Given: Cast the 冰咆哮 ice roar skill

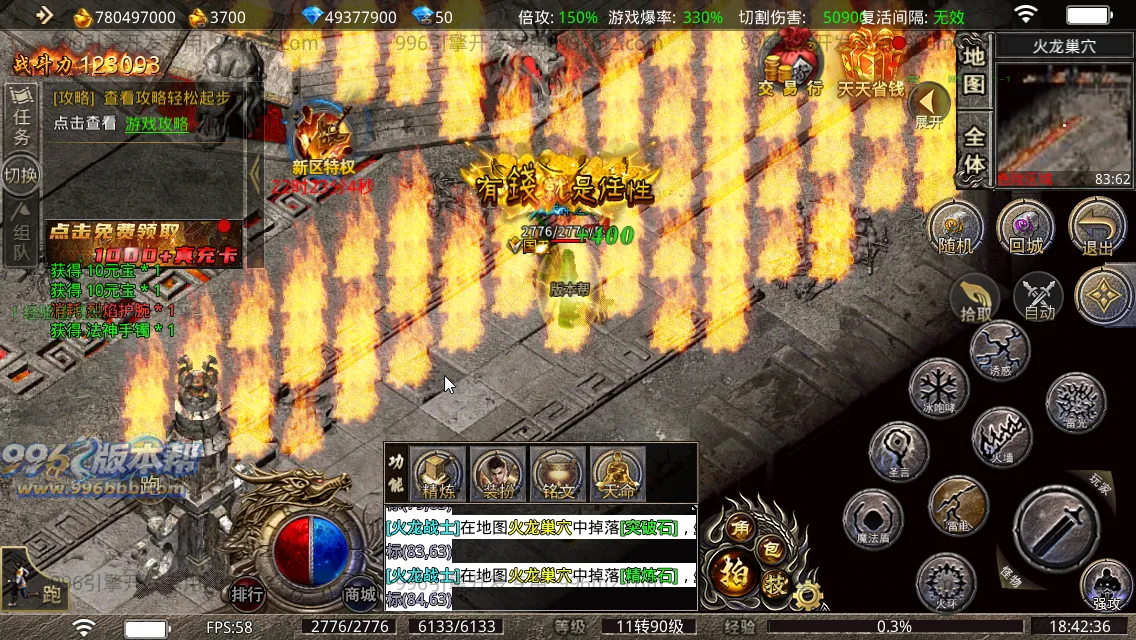Looking at the screenshot, I should (x=938, y=388).
